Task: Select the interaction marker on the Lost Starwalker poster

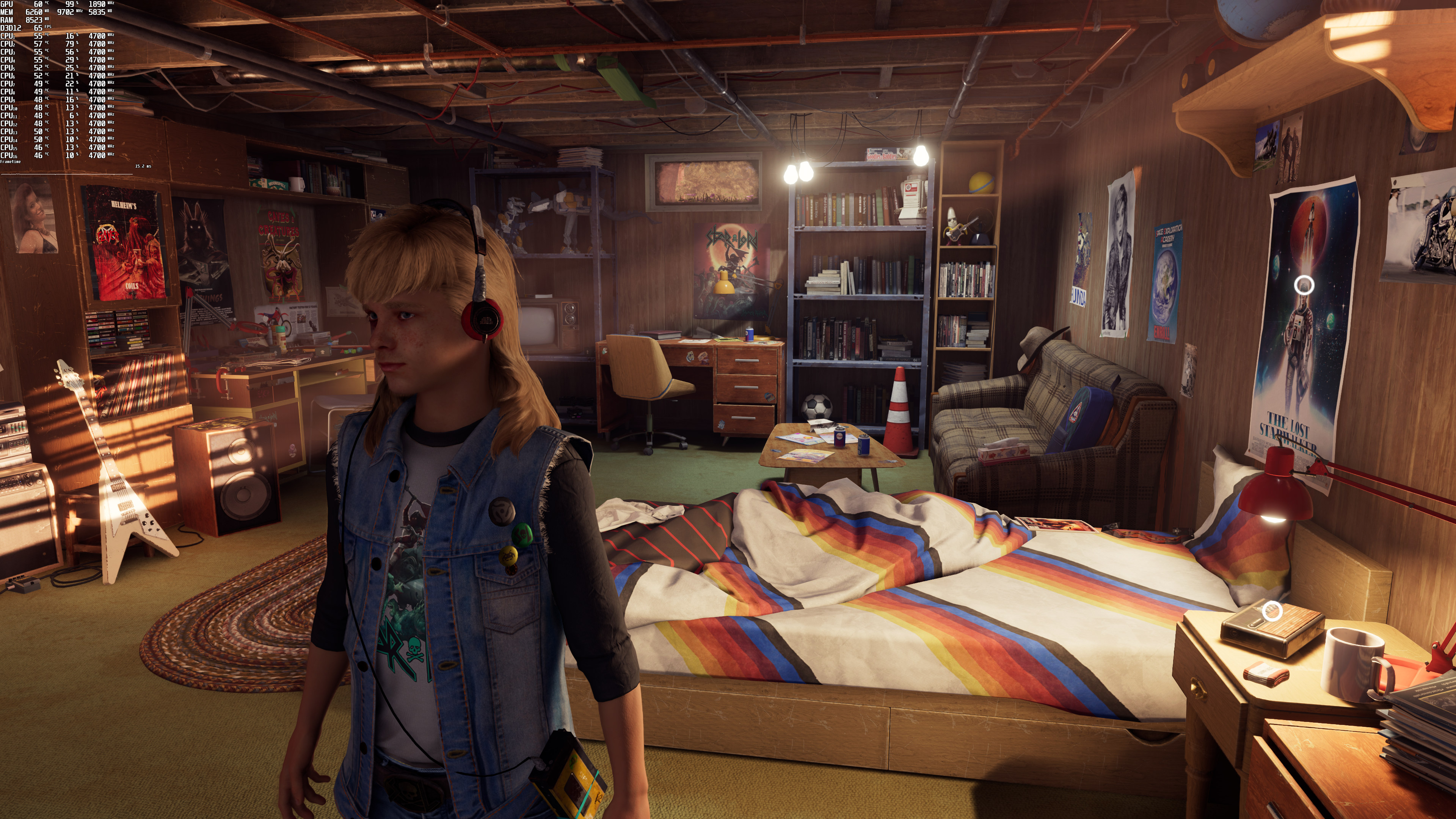Action: [1304, 286]
